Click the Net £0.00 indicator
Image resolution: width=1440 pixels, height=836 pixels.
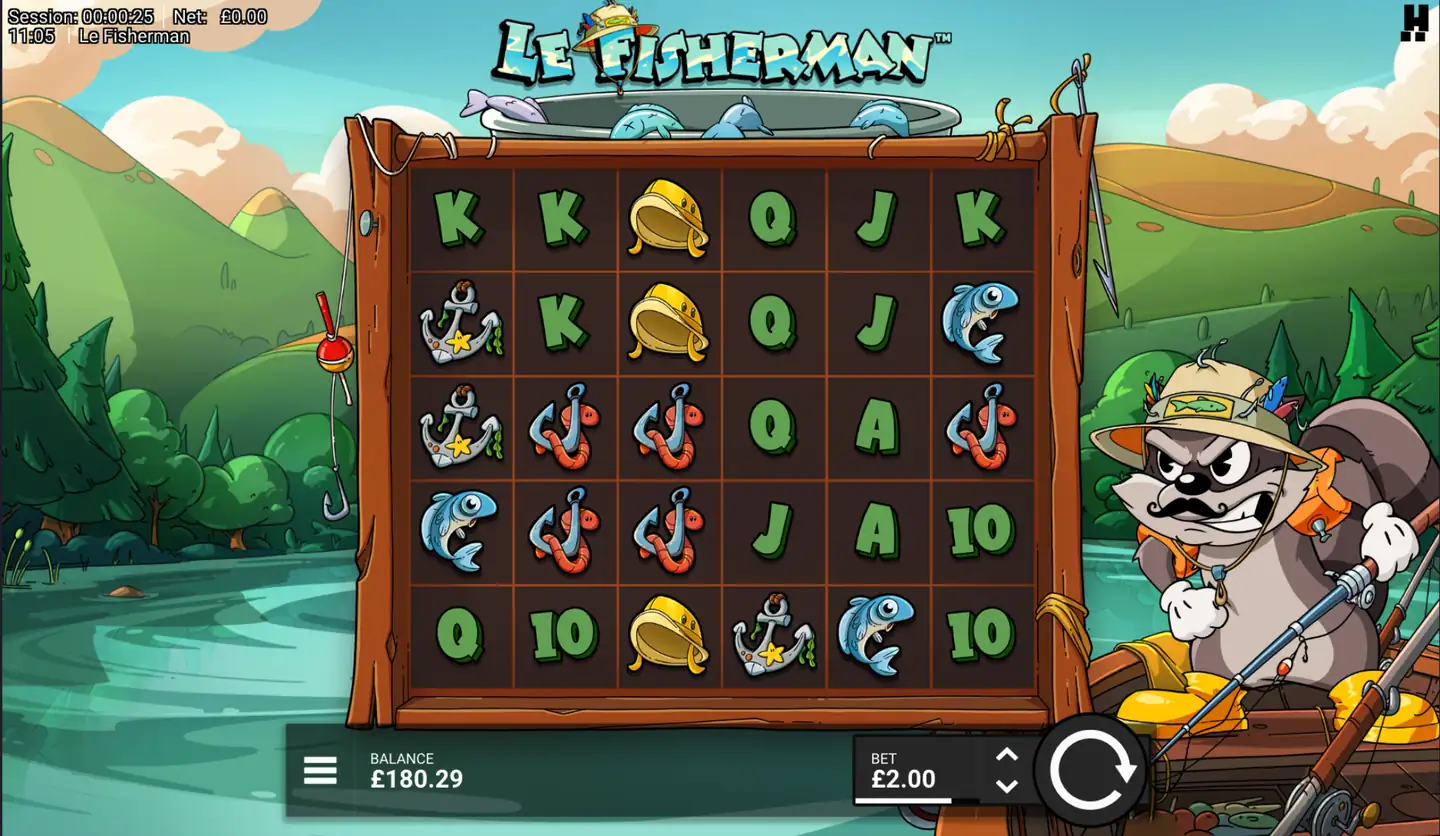point(219,16)
